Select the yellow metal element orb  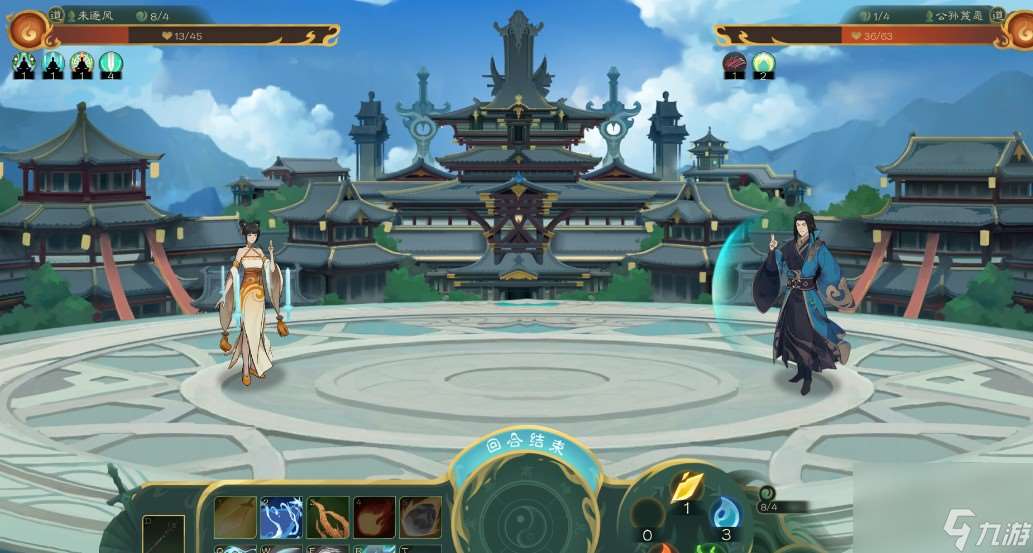[x=686, y=487]
